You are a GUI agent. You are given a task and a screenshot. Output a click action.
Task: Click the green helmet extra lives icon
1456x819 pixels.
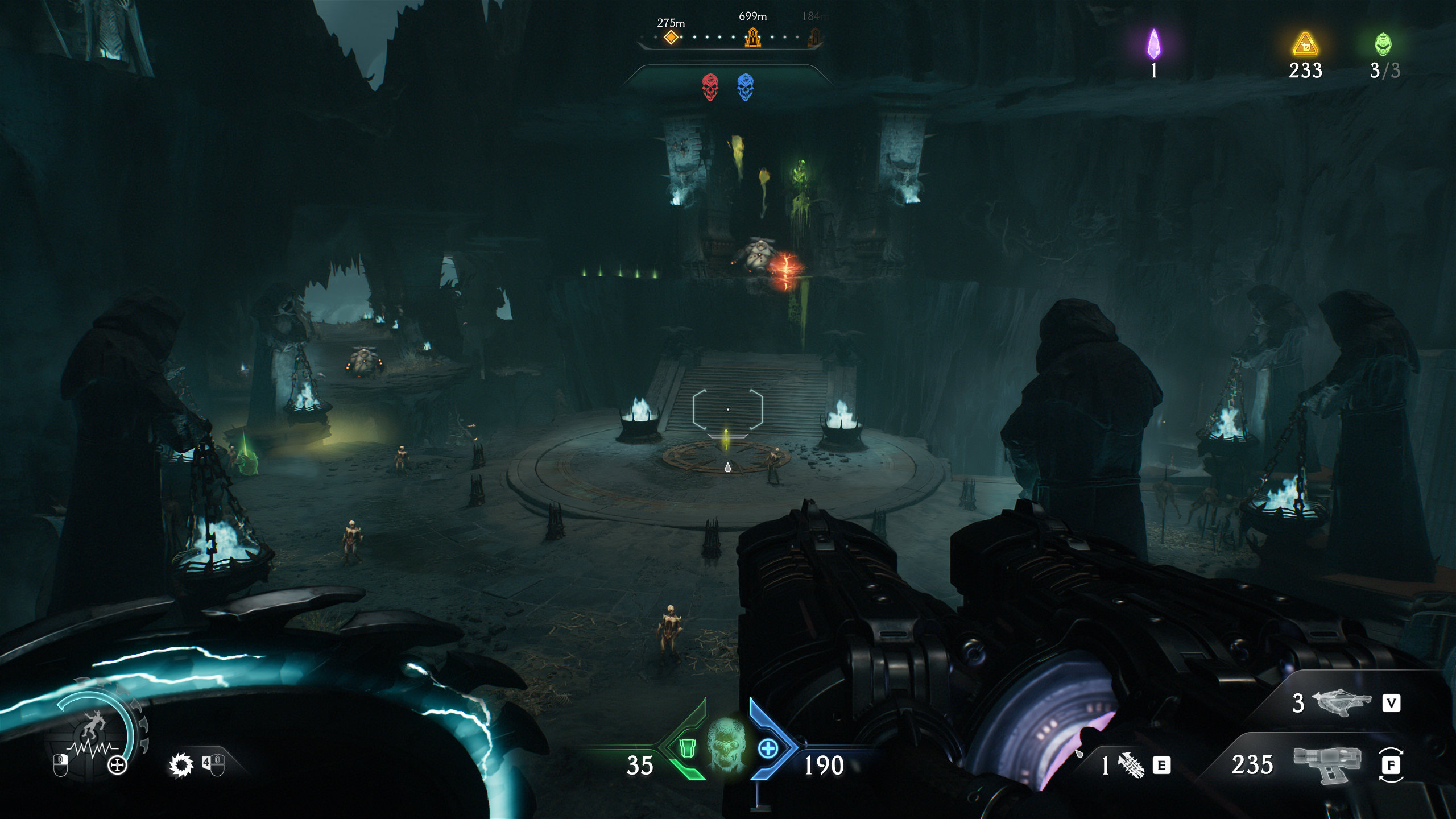click(x=1384, y=44)
